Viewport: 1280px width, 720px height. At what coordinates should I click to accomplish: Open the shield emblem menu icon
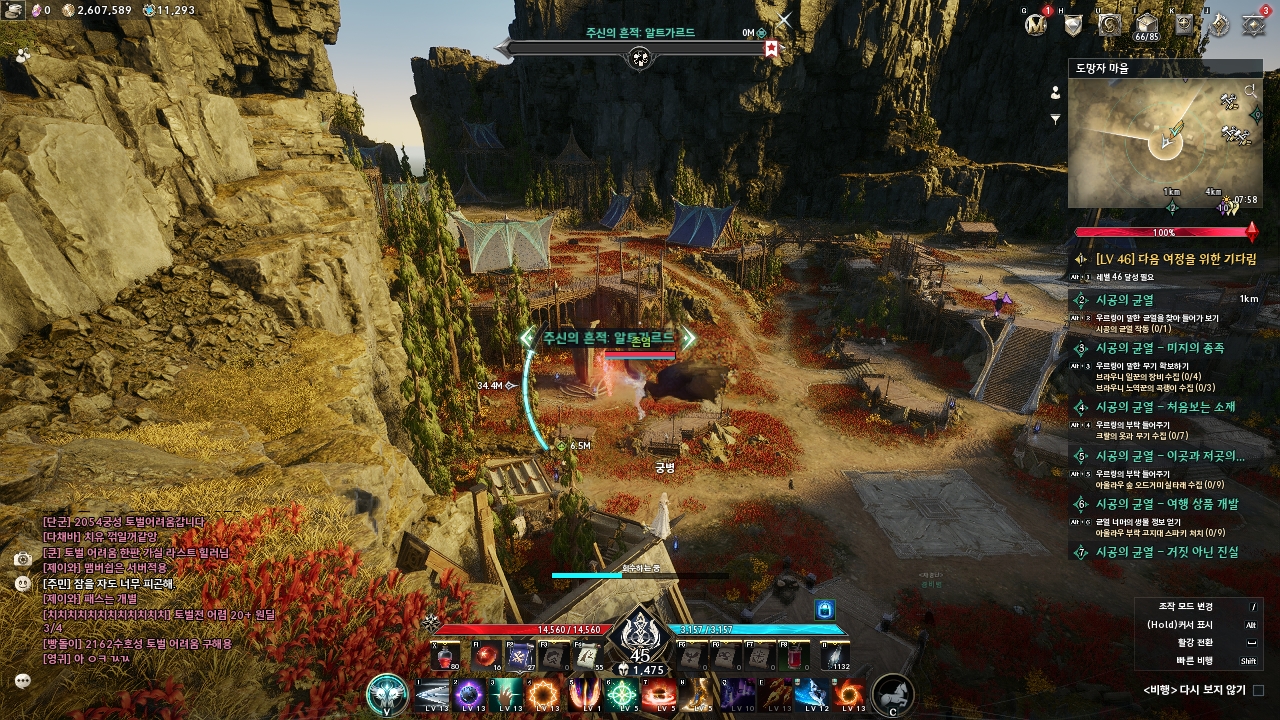(1073, 25)
